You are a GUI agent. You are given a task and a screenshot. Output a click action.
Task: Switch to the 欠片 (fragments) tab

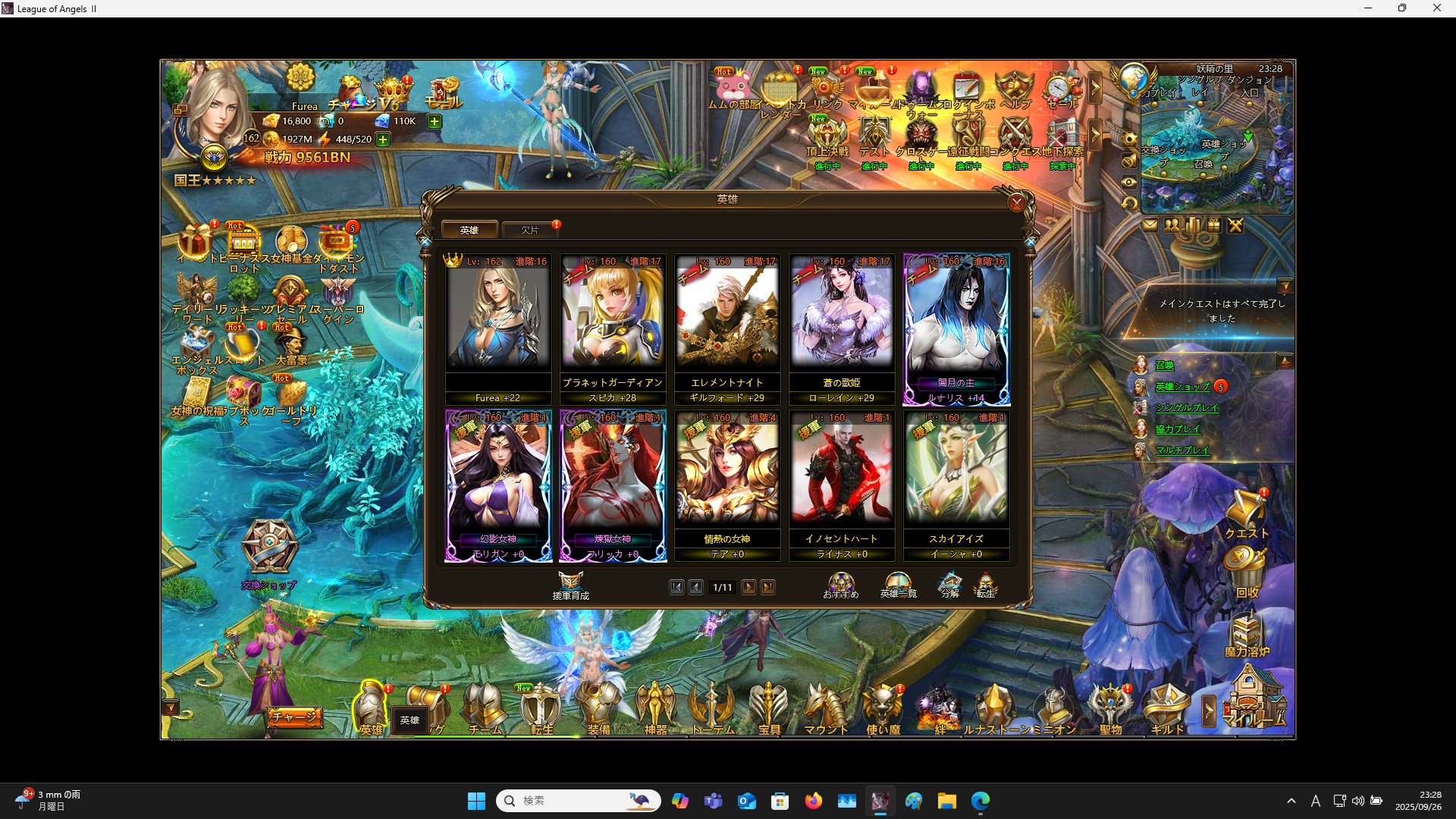(529, 229)
